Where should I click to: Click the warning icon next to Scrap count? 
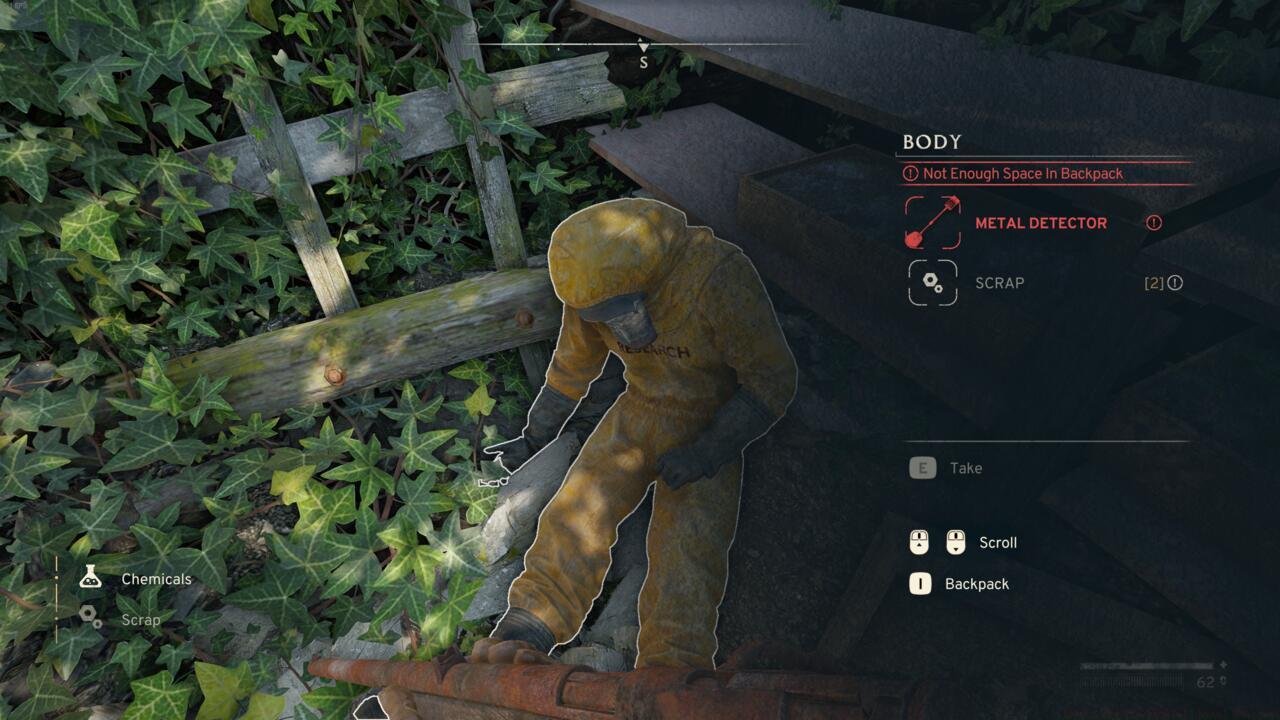pos(1177,283)
